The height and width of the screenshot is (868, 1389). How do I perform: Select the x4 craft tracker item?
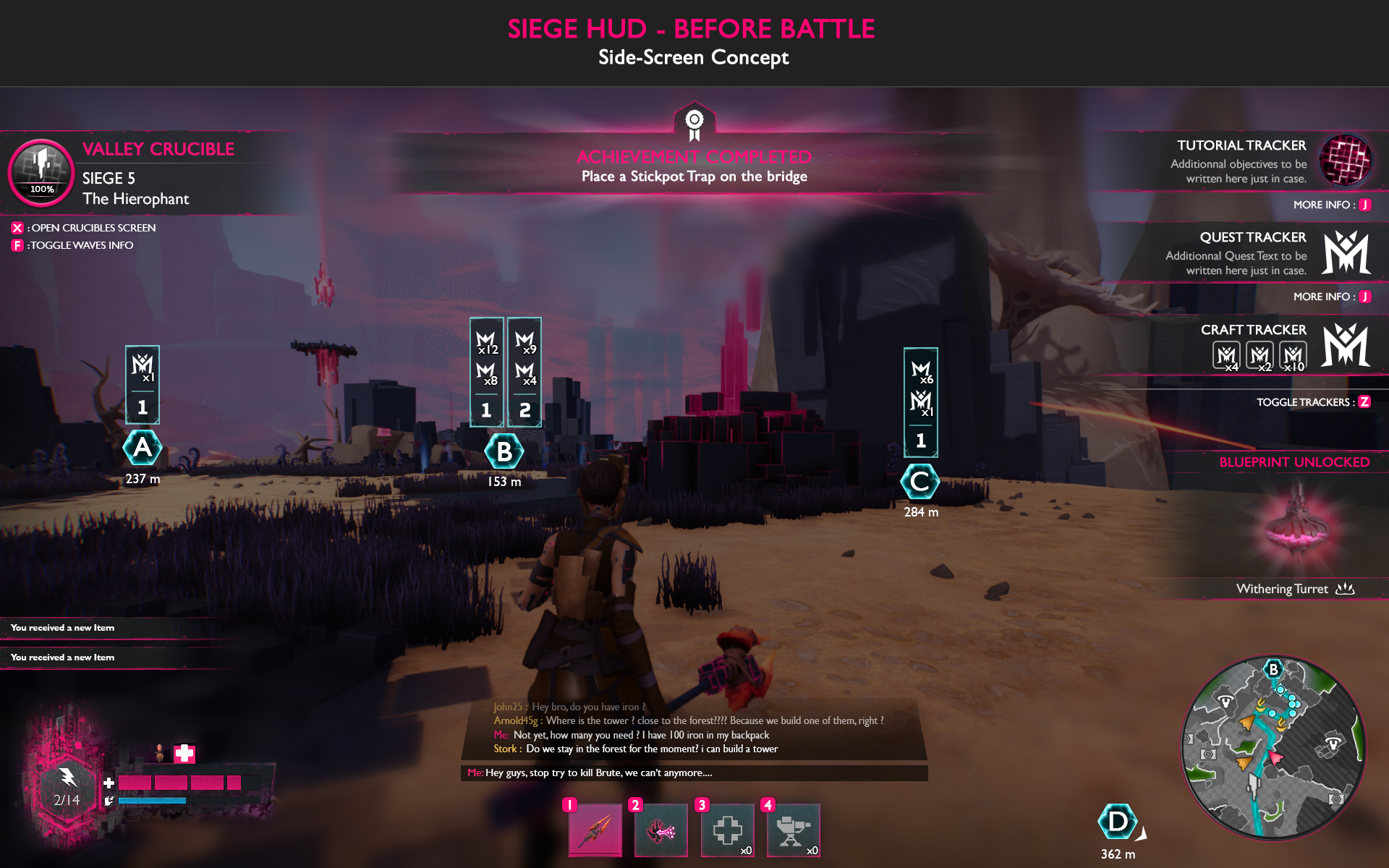[1226, 356]
